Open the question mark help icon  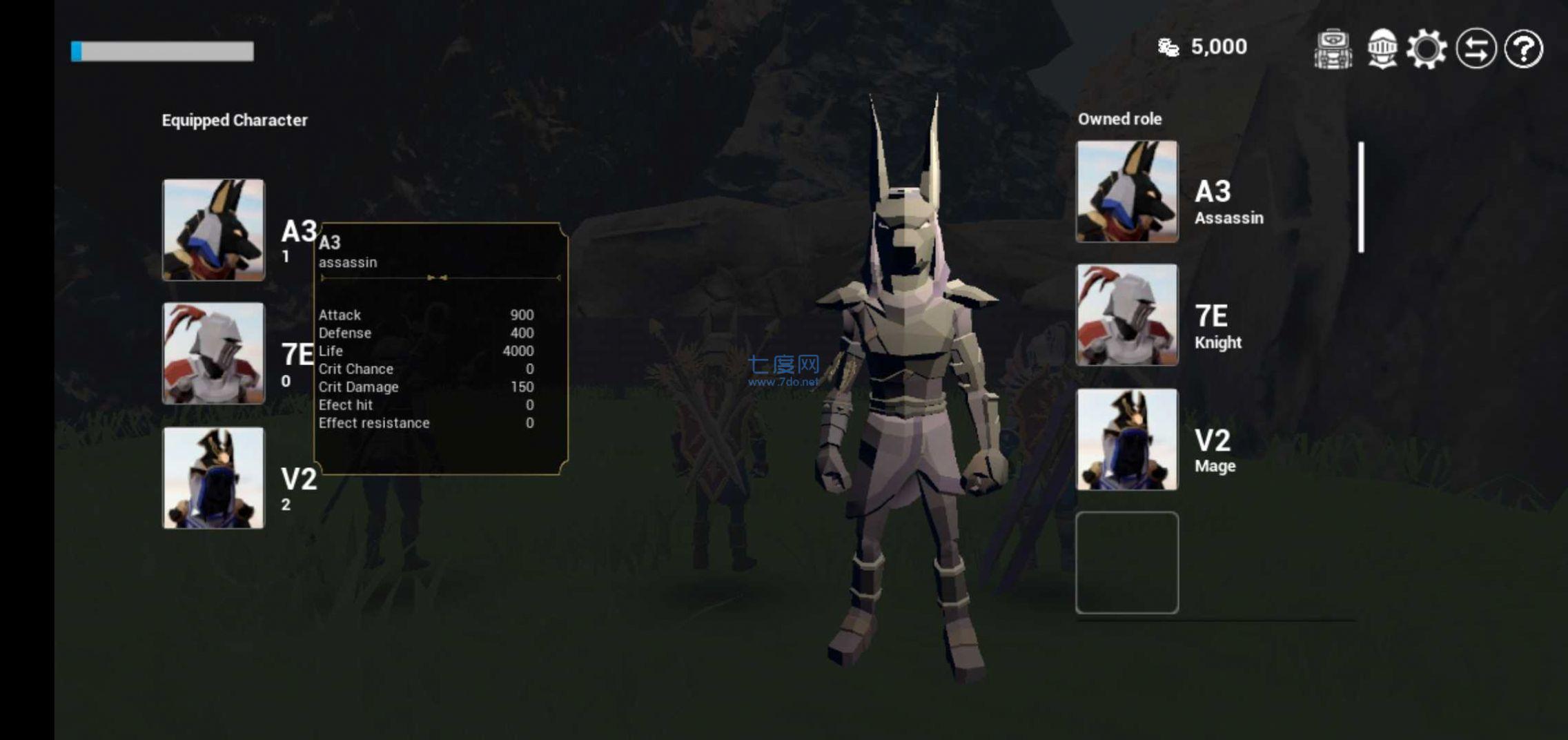pyautogui.click(x=1525, y=48)
